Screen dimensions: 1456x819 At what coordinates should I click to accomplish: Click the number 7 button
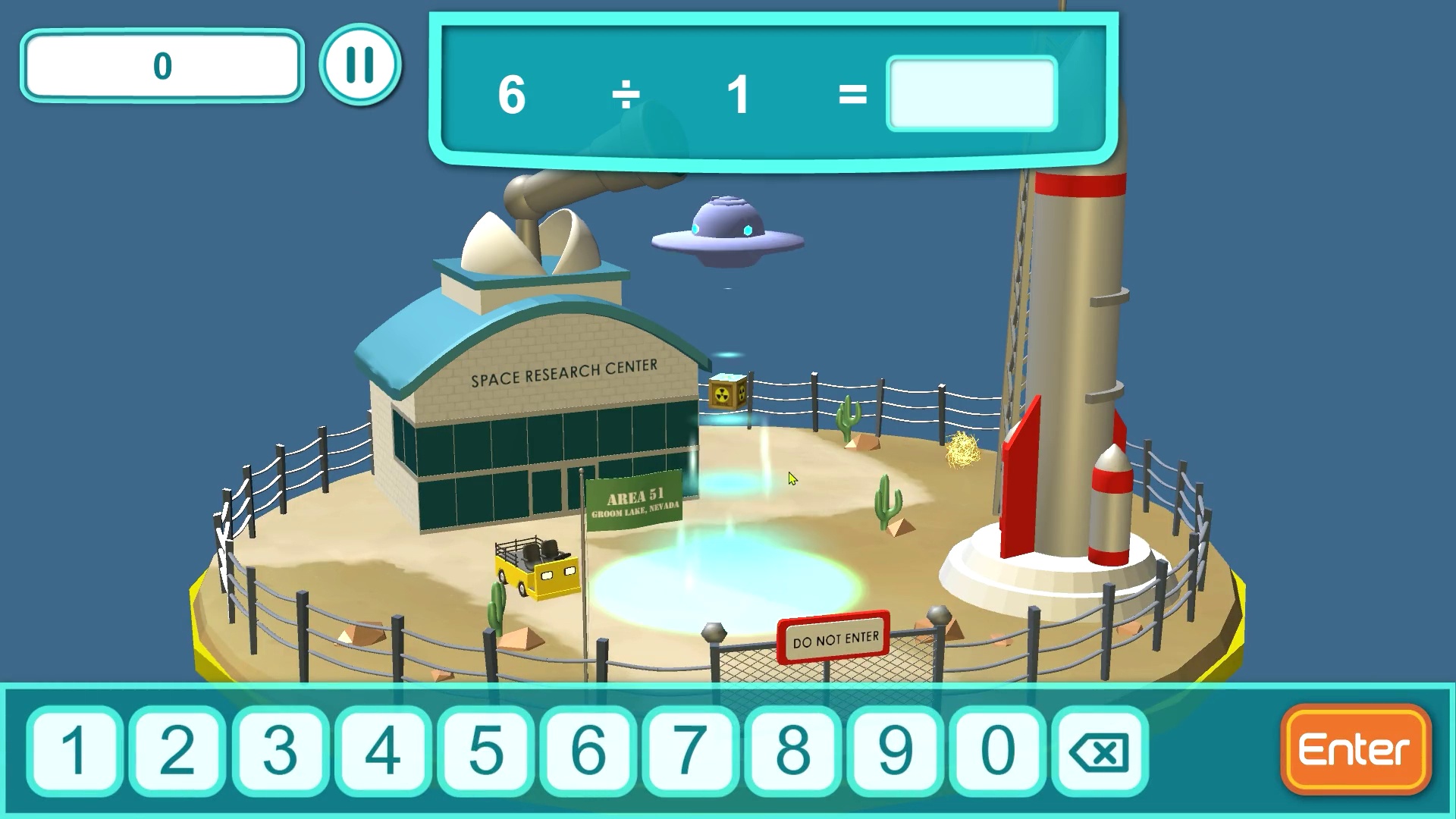690,750
